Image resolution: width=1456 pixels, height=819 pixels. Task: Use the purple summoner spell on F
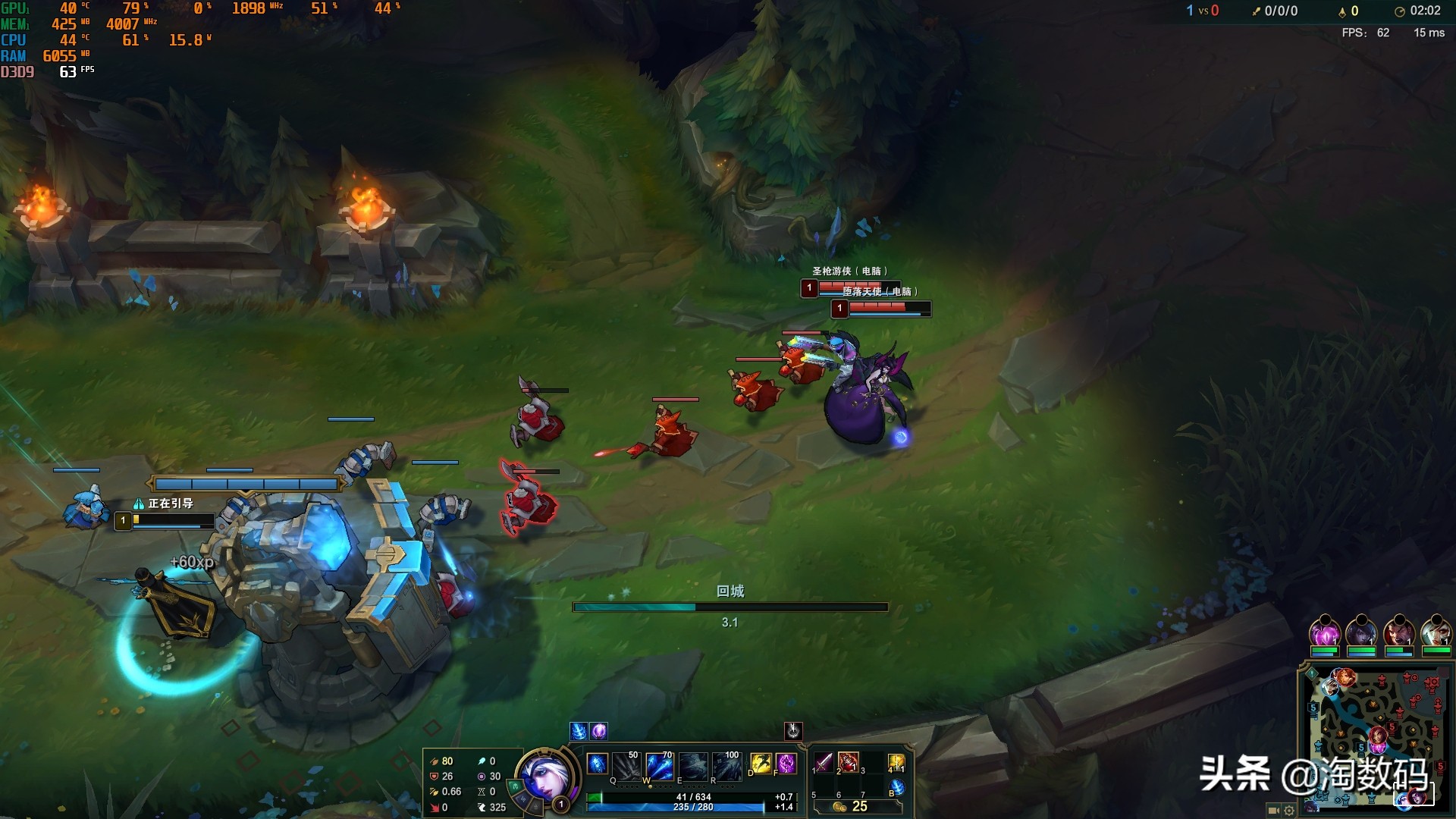point(786,764)
